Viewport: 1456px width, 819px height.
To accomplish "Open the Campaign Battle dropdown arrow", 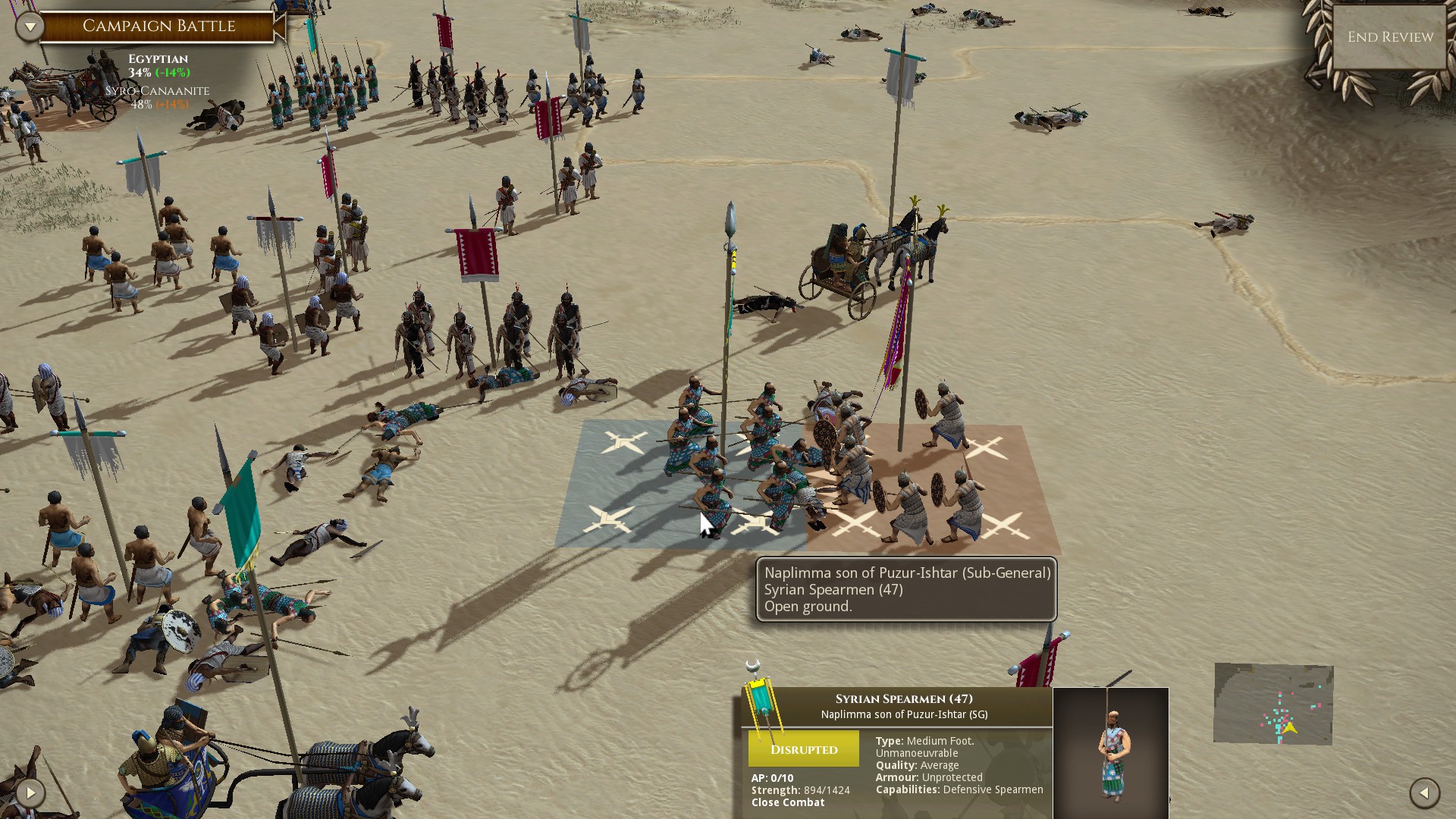I will [x=30, y=27].
